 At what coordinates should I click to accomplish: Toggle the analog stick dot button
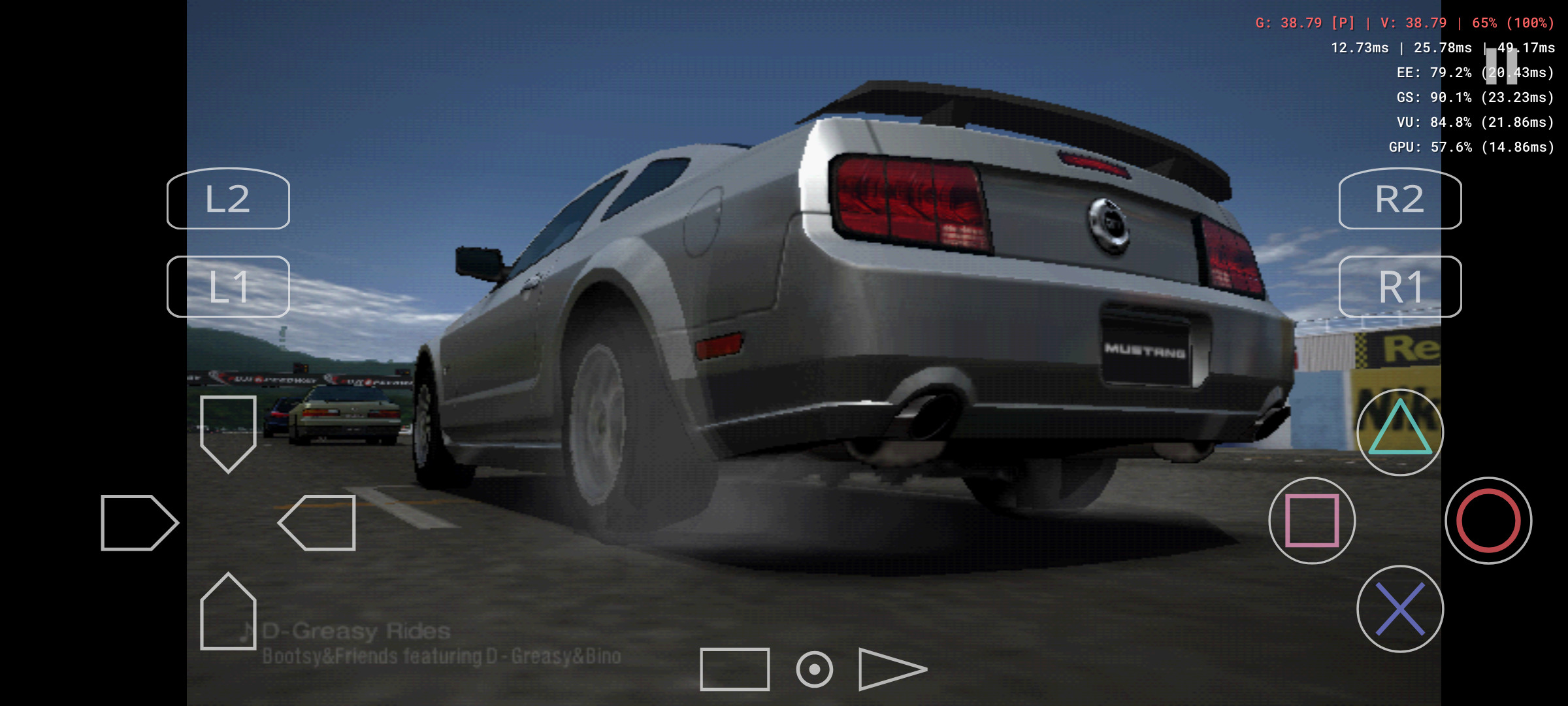pos(814,669)
